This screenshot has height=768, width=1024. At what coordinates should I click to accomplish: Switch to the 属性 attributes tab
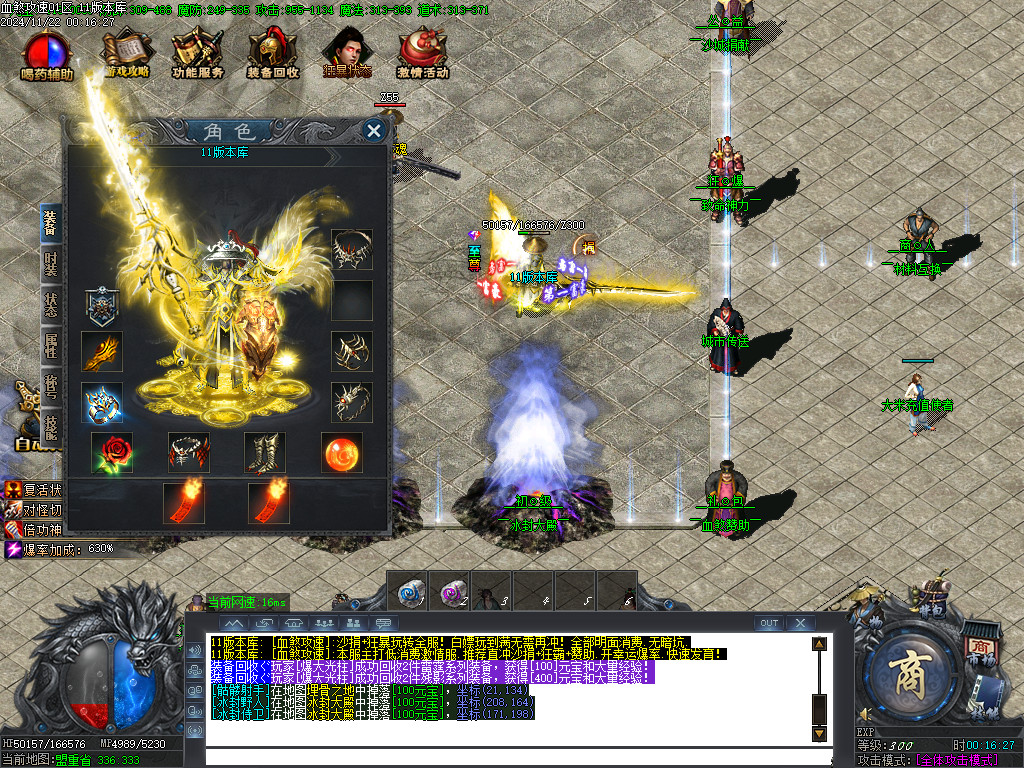click(x=51, y=347)
